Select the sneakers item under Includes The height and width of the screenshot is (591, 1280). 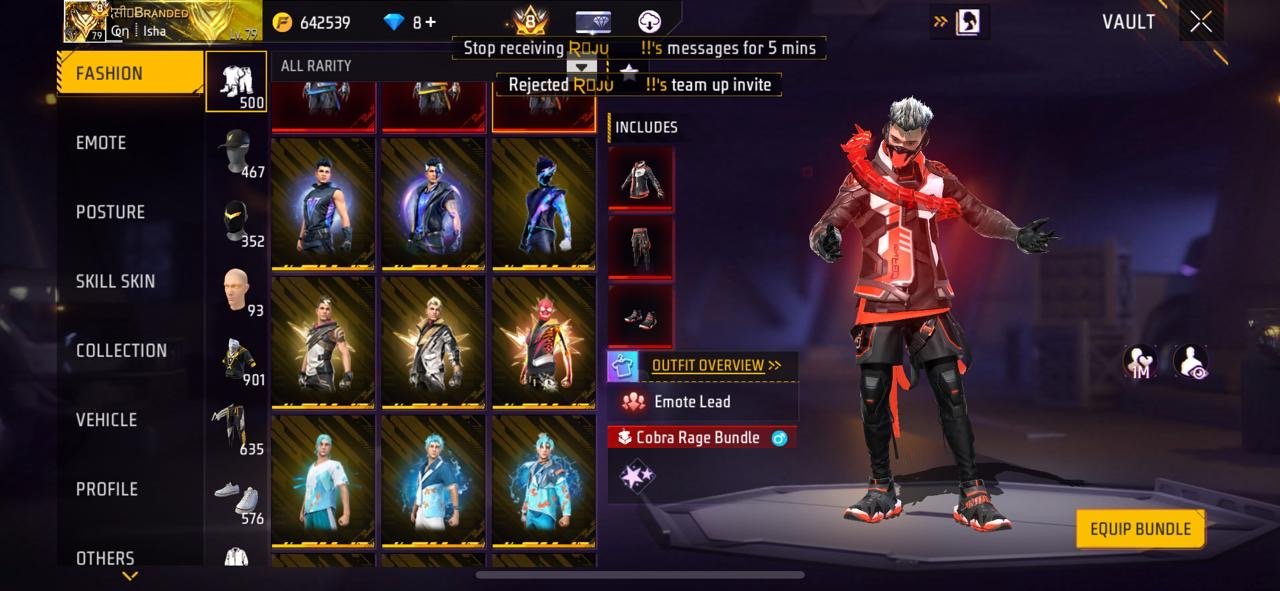click(641, 317)
